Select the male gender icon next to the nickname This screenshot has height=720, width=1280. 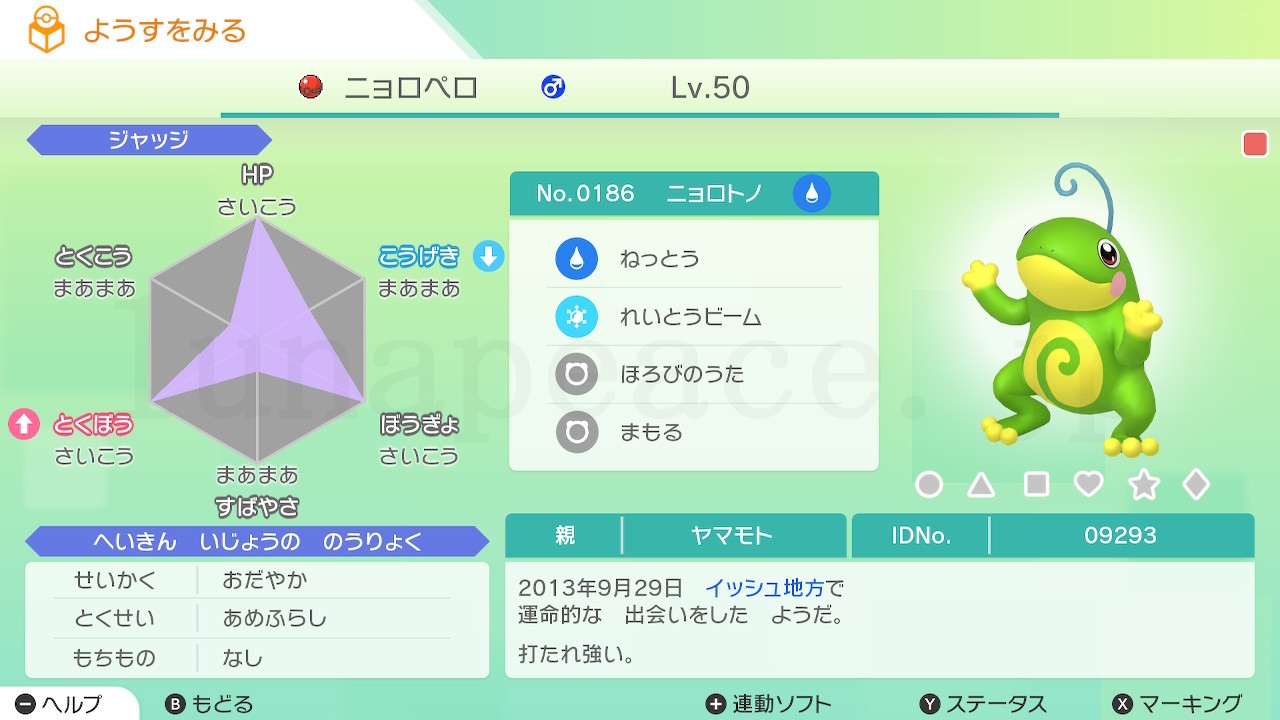(x=552, y=88)
